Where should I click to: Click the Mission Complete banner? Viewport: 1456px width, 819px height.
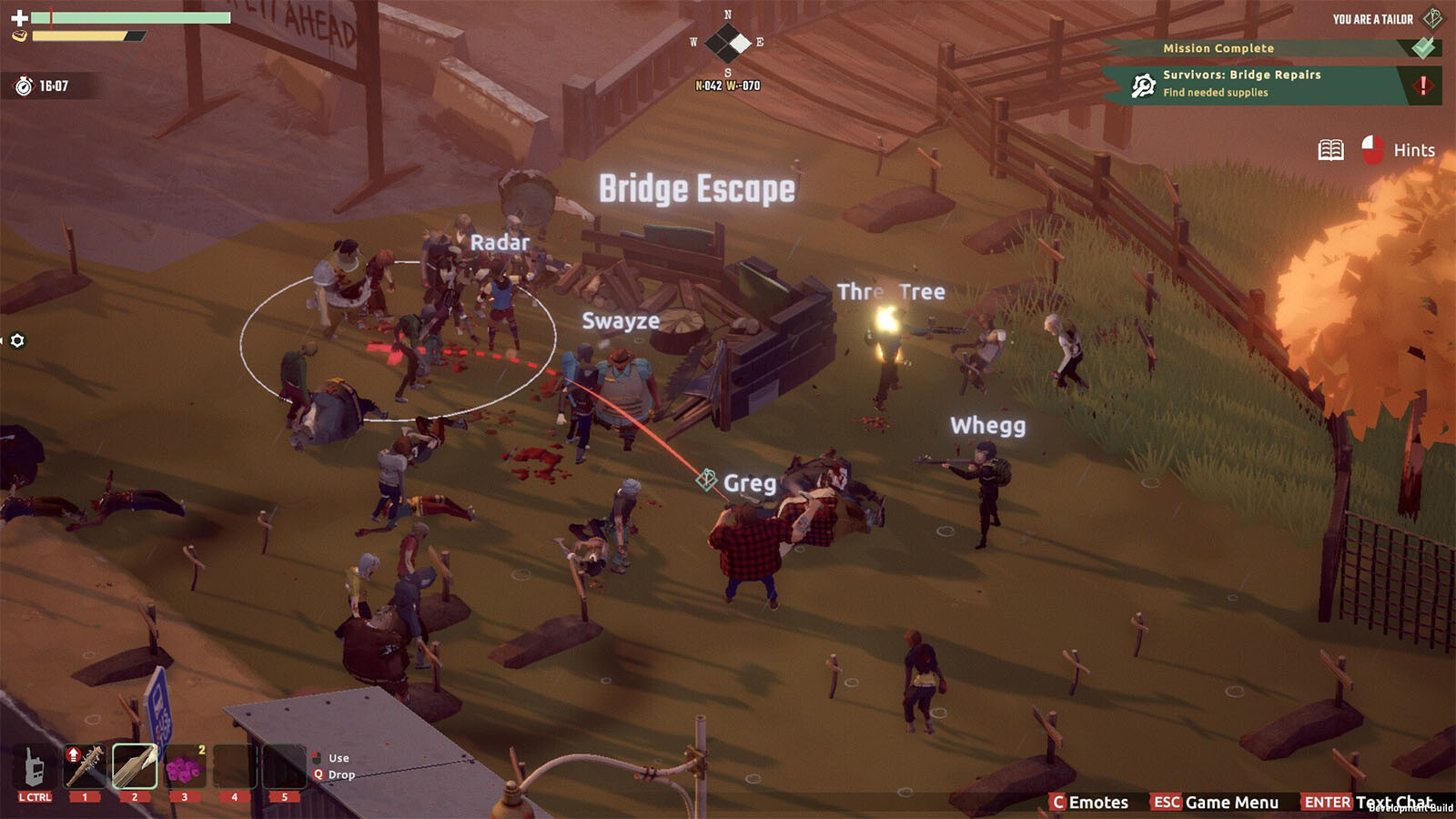1218,48
